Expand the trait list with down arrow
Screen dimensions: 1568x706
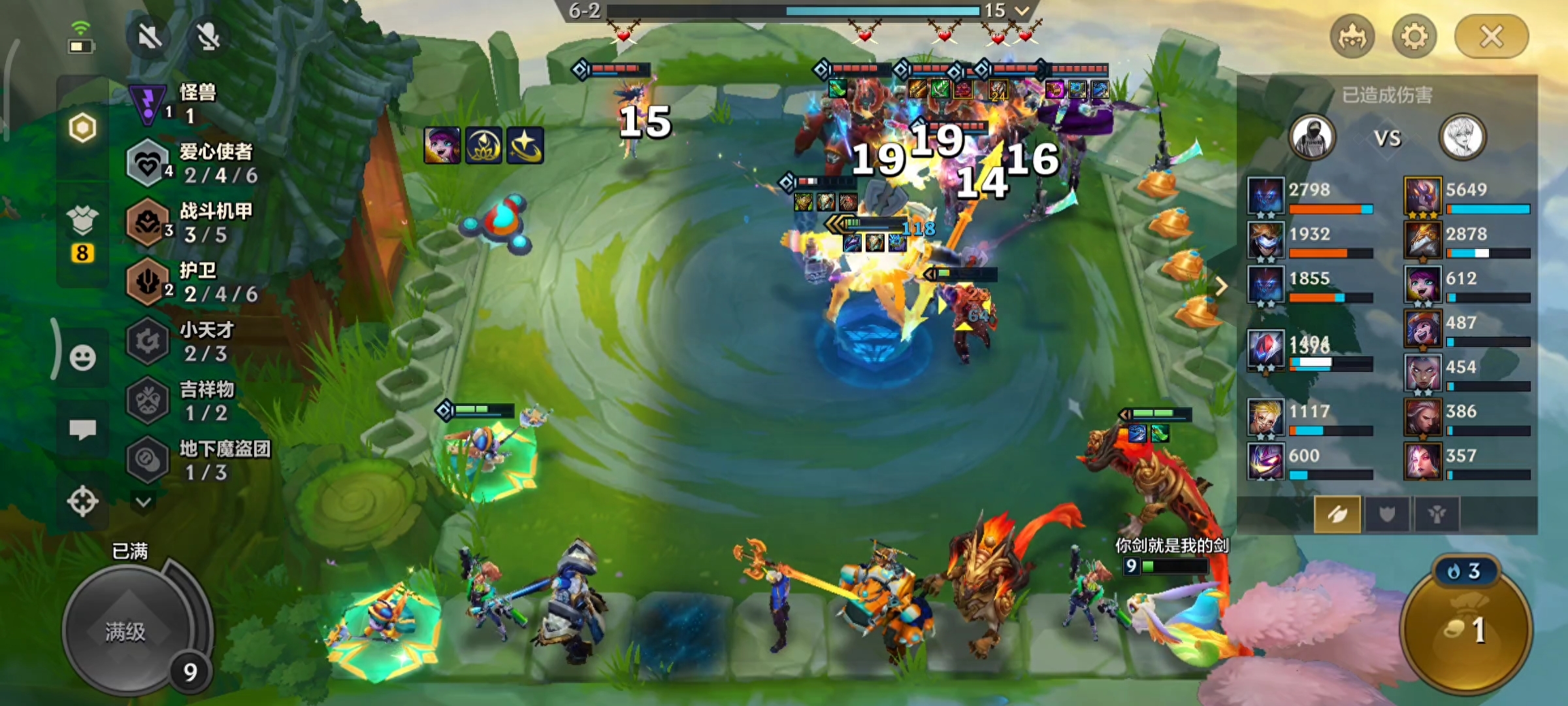point(143,502)
